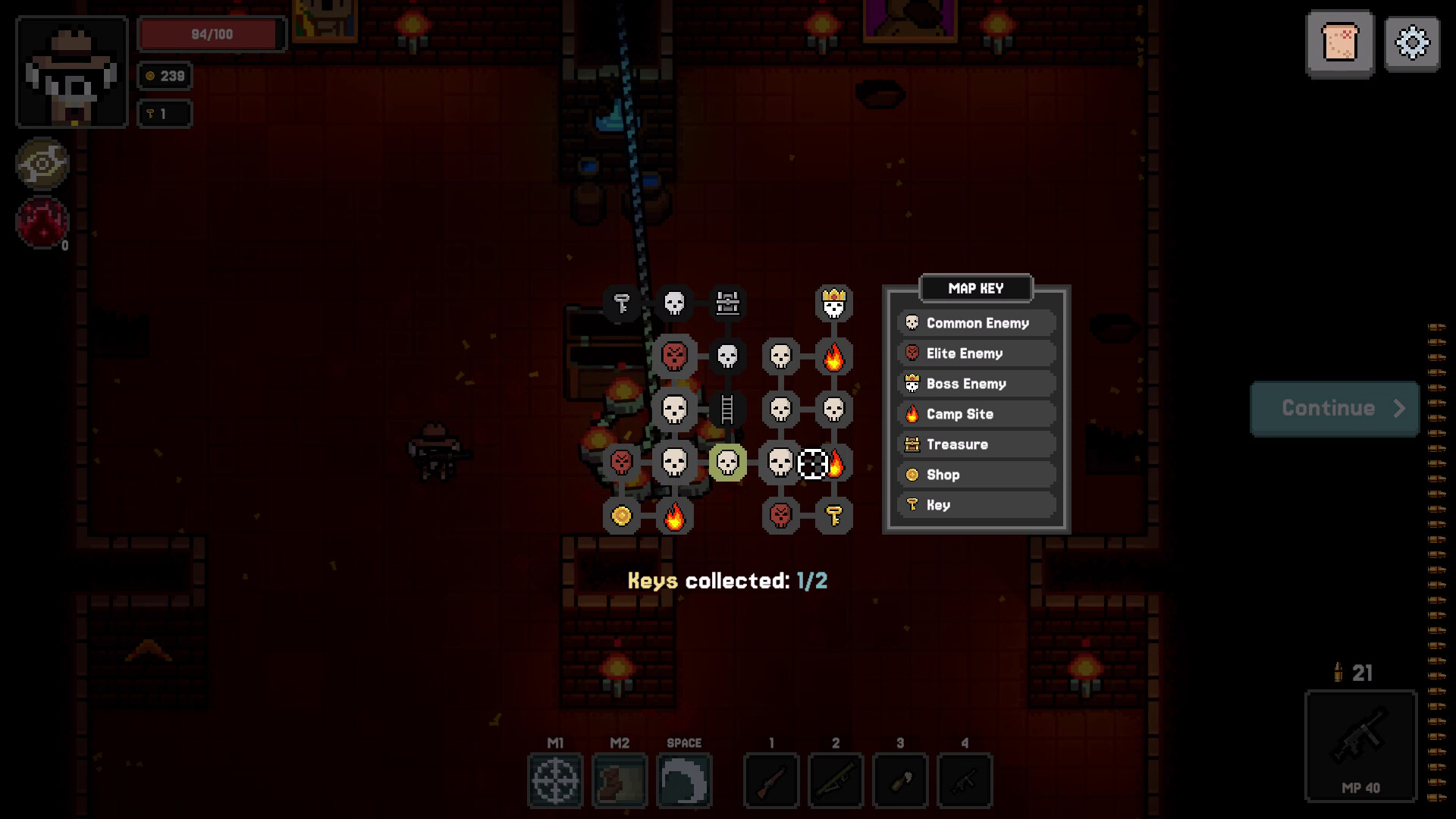Click the treasure chest node at map top

[727, 303]
